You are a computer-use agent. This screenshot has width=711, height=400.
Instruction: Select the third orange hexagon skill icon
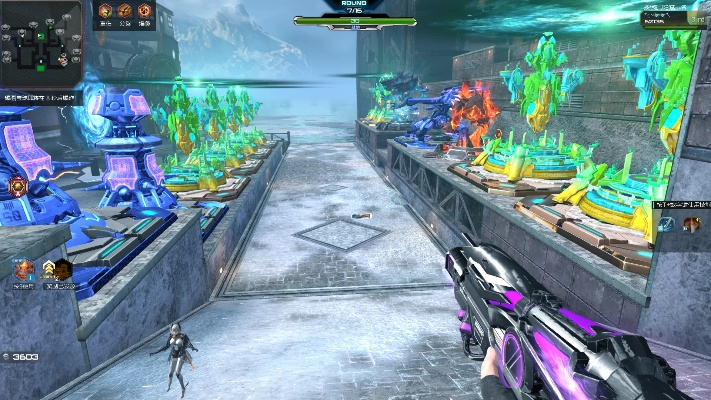[145, 11]
